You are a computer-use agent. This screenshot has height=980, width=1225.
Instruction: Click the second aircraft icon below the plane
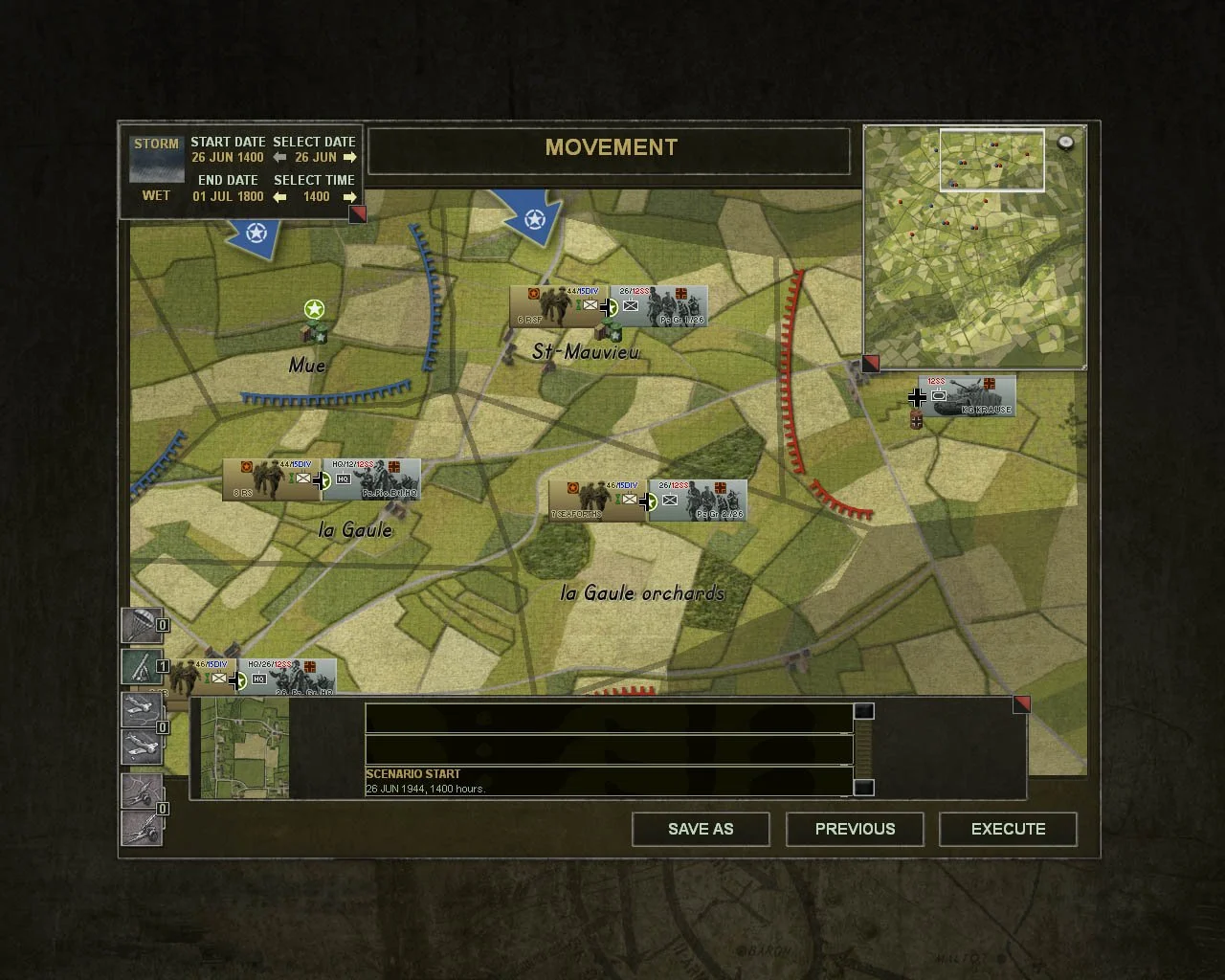(x=143, y=745)
